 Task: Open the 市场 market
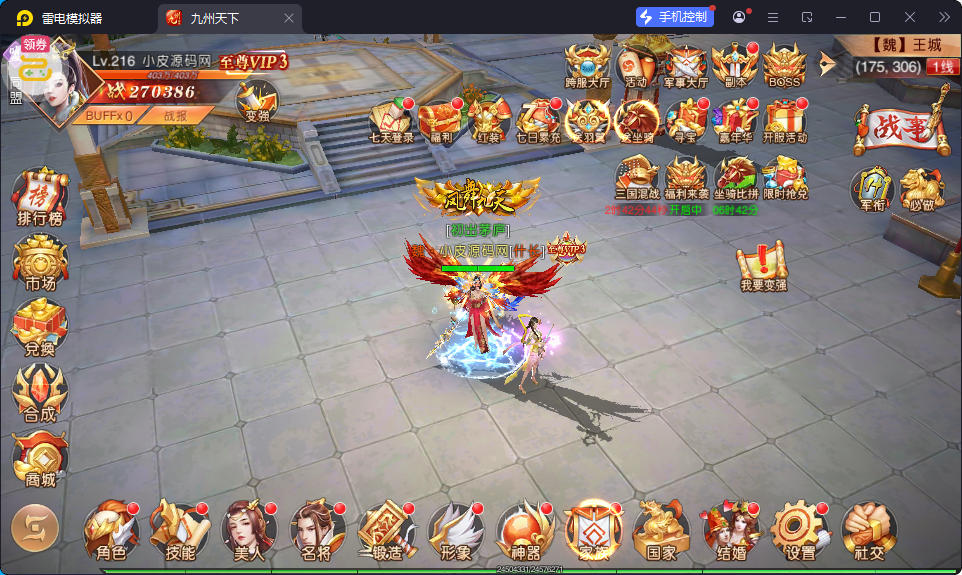(x=40, y=263)
